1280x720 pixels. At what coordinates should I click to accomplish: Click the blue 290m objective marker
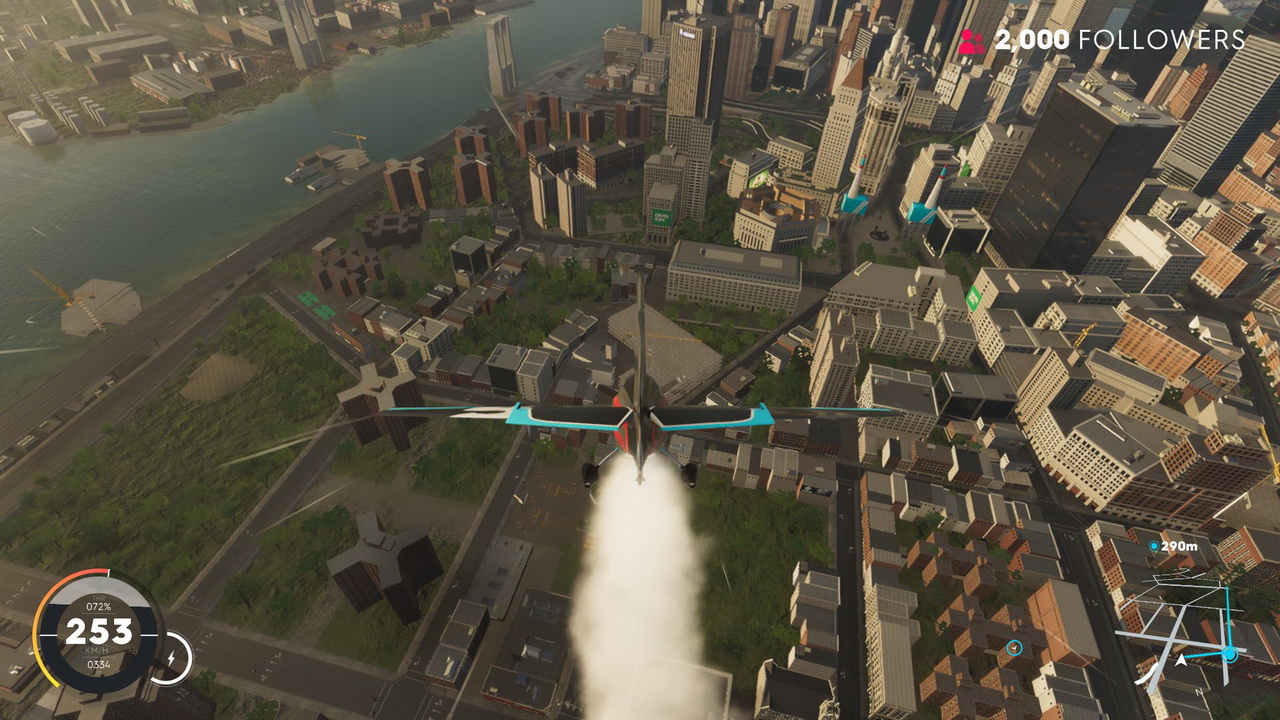pos(1154,546)
